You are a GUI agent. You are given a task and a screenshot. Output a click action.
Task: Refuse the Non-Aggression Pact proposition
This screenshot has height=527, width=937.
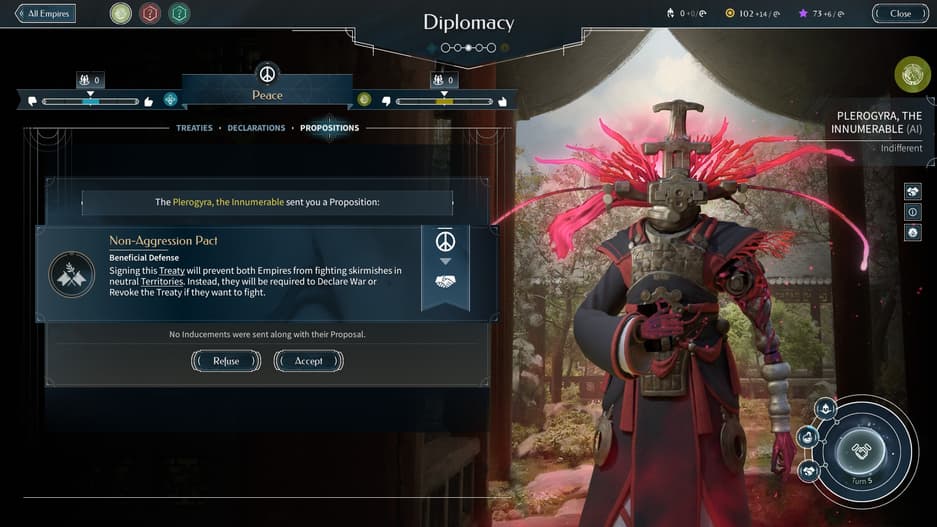point(226,361)
